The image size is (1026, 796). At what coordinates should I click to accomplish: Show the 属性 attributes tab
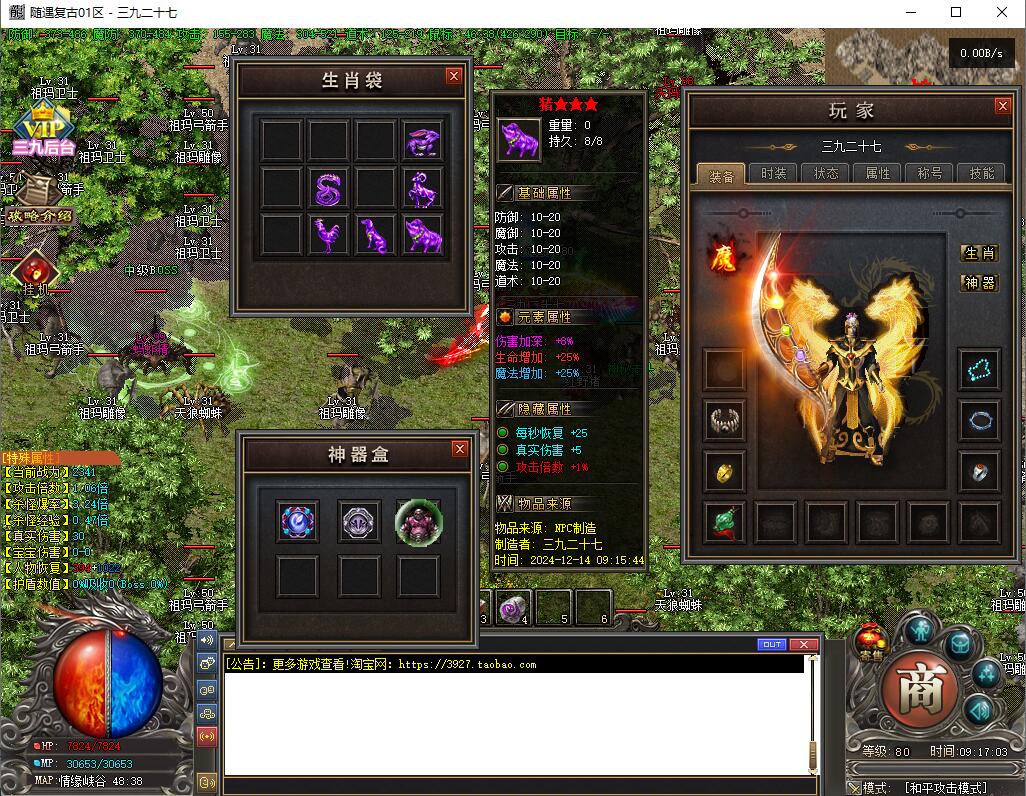pyautogui.click(x=878, y=173)
